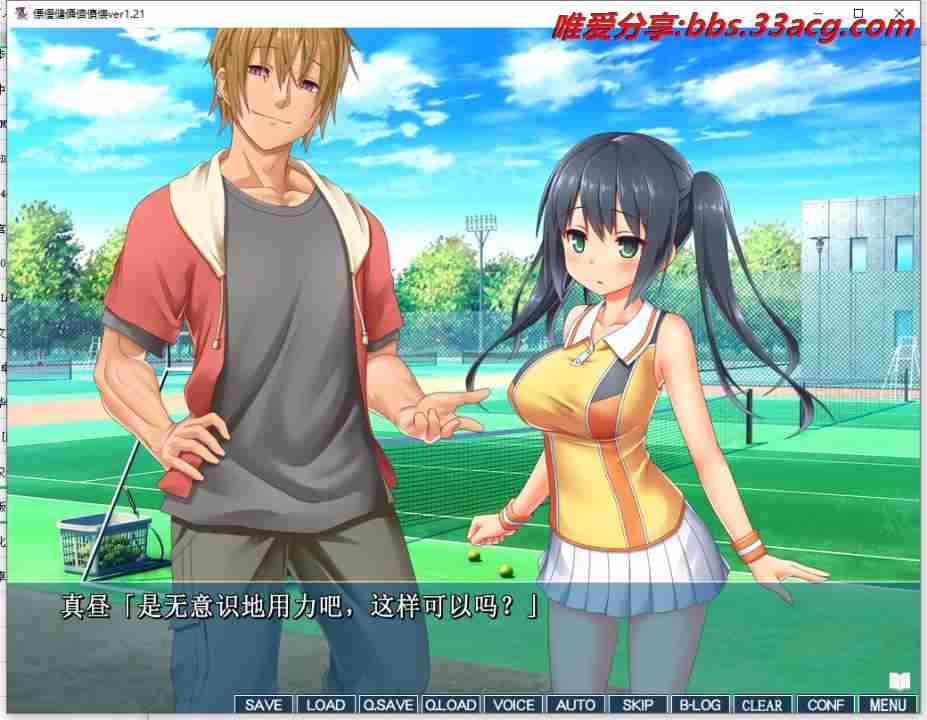Viewport: 927px width, 720px height.
Task: Enable AUTO text advance
Action: 575,705
